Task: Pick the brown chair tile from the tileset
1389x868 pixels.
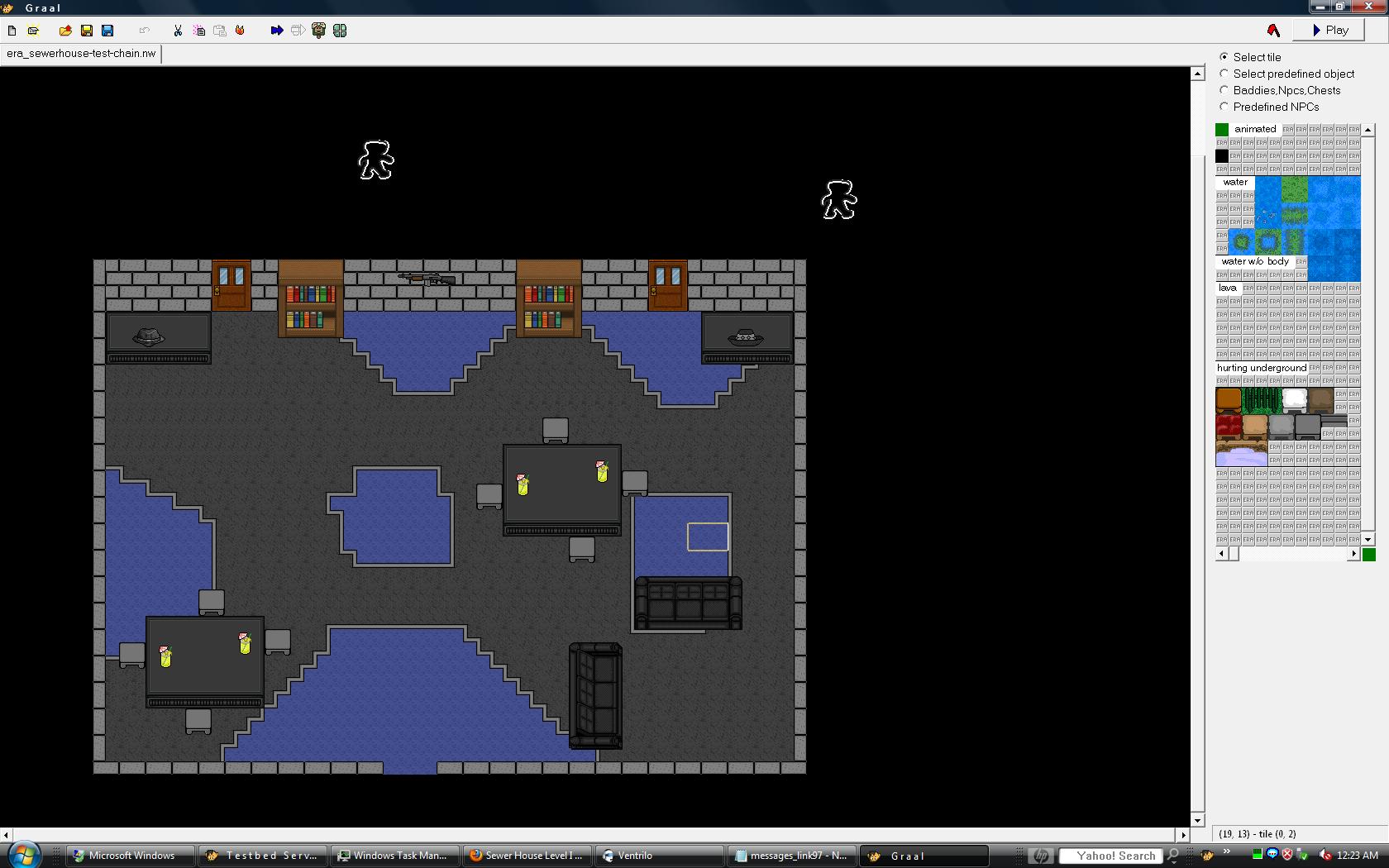Action: click(x=1229, y=400)
